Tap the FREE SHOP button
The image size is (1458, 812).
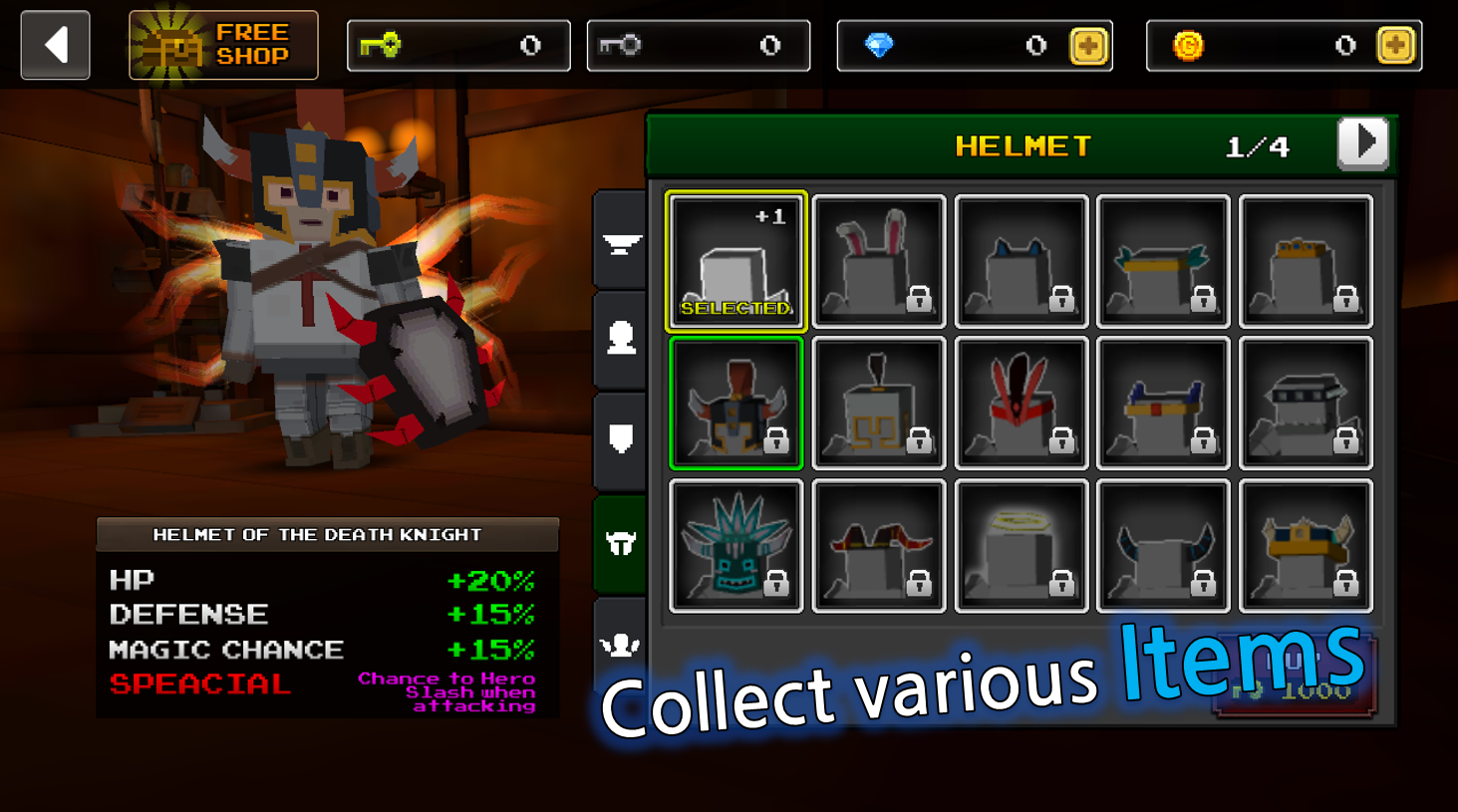tap(221, 45)
